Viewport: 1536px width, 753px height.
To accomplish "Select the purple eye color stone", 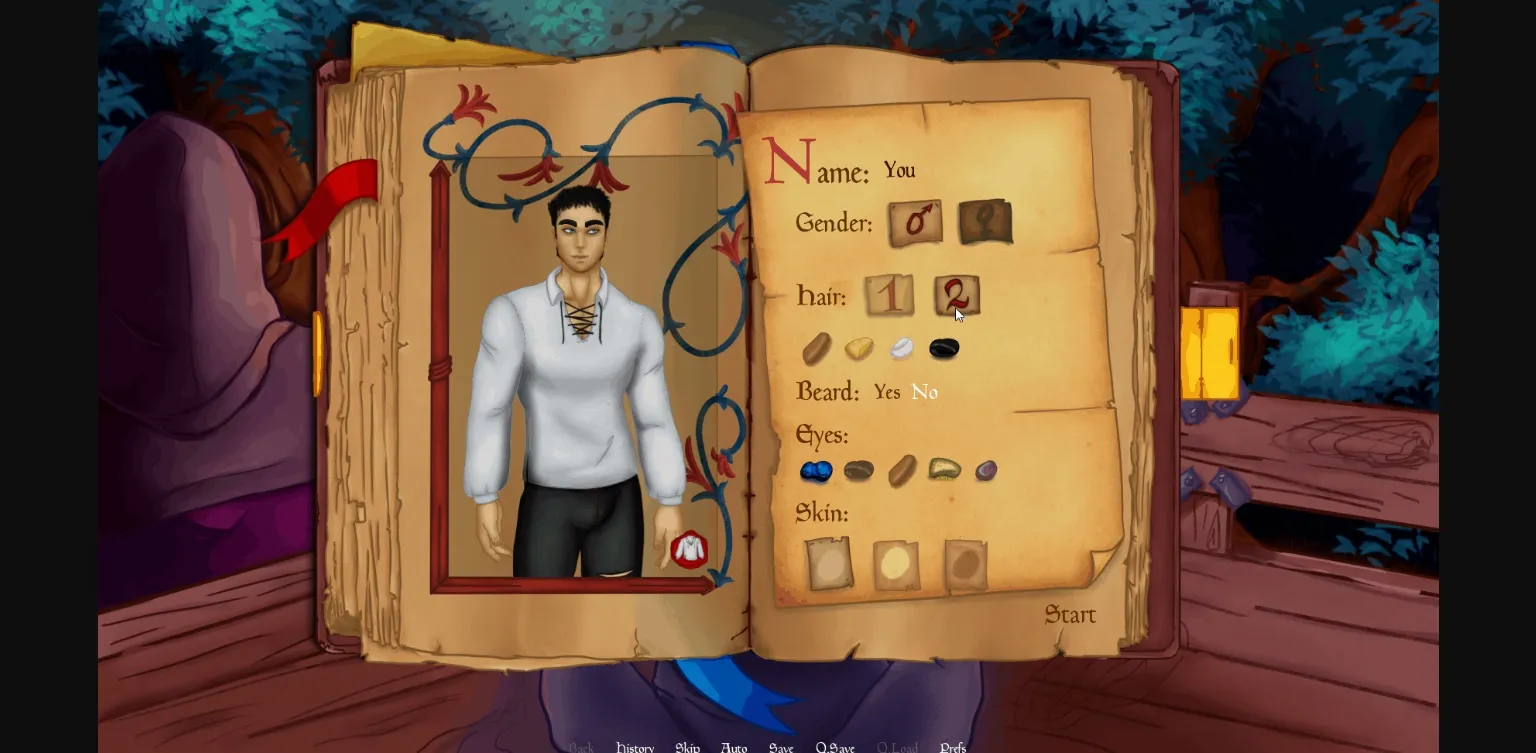I will point(985,470).
